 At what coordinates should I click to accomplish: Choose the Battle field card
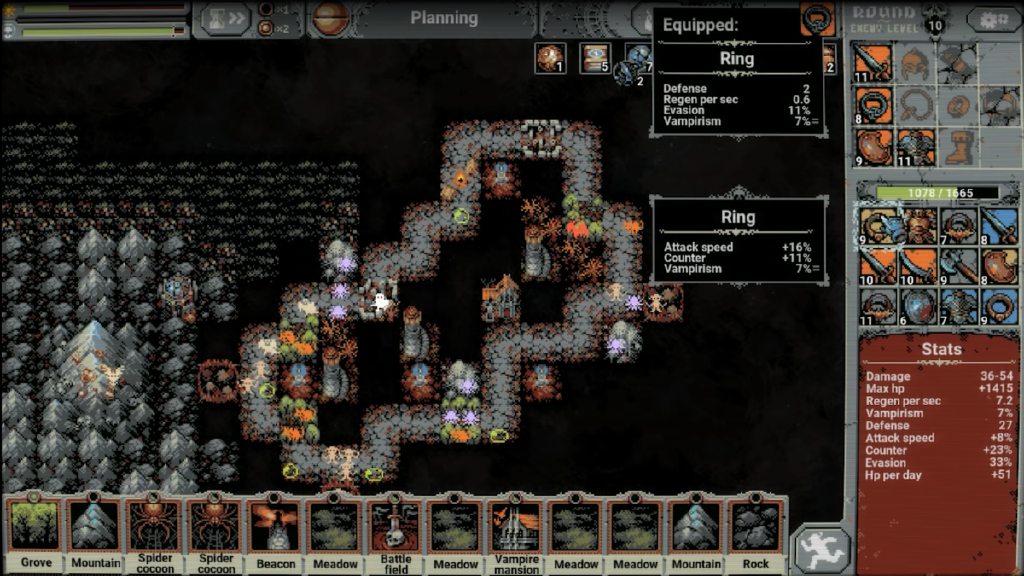pos(396,530)
